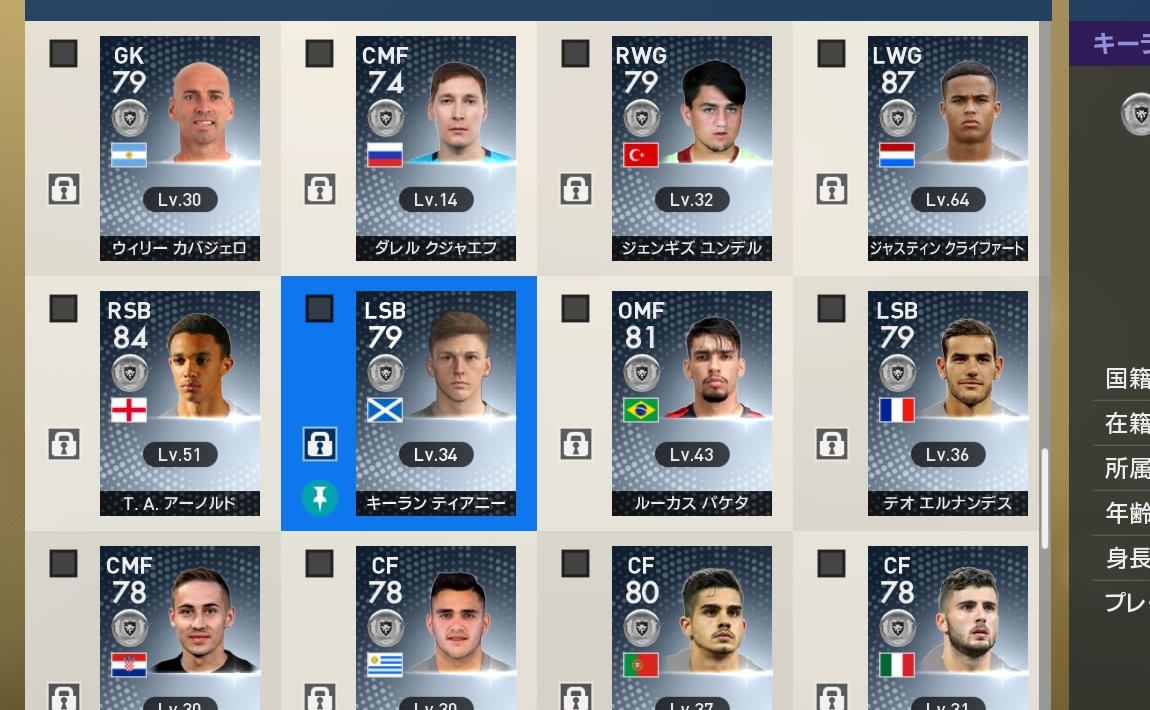Select the CMF 78 Croatia player card
The height and width of the screenshot is (710, 1150).
coord(180,627)
